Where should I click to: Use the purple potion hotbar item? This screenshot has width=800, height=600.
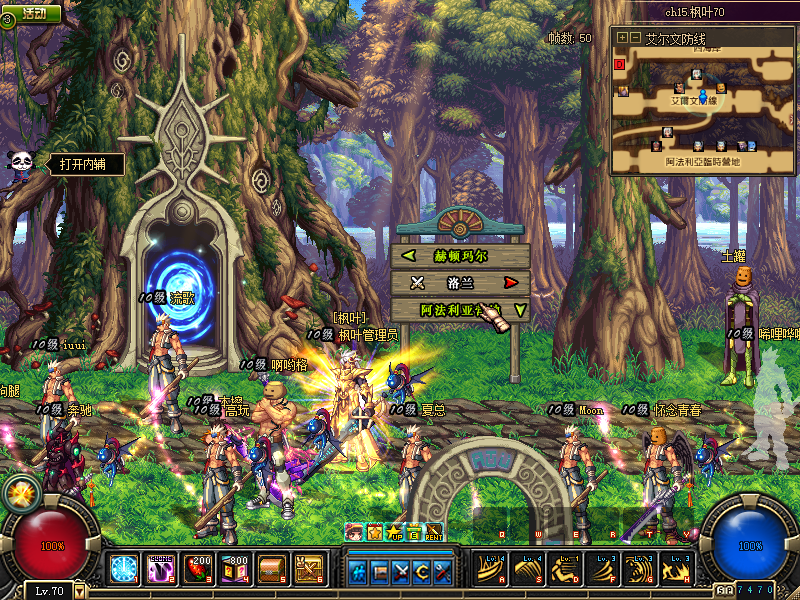point(161,569)
